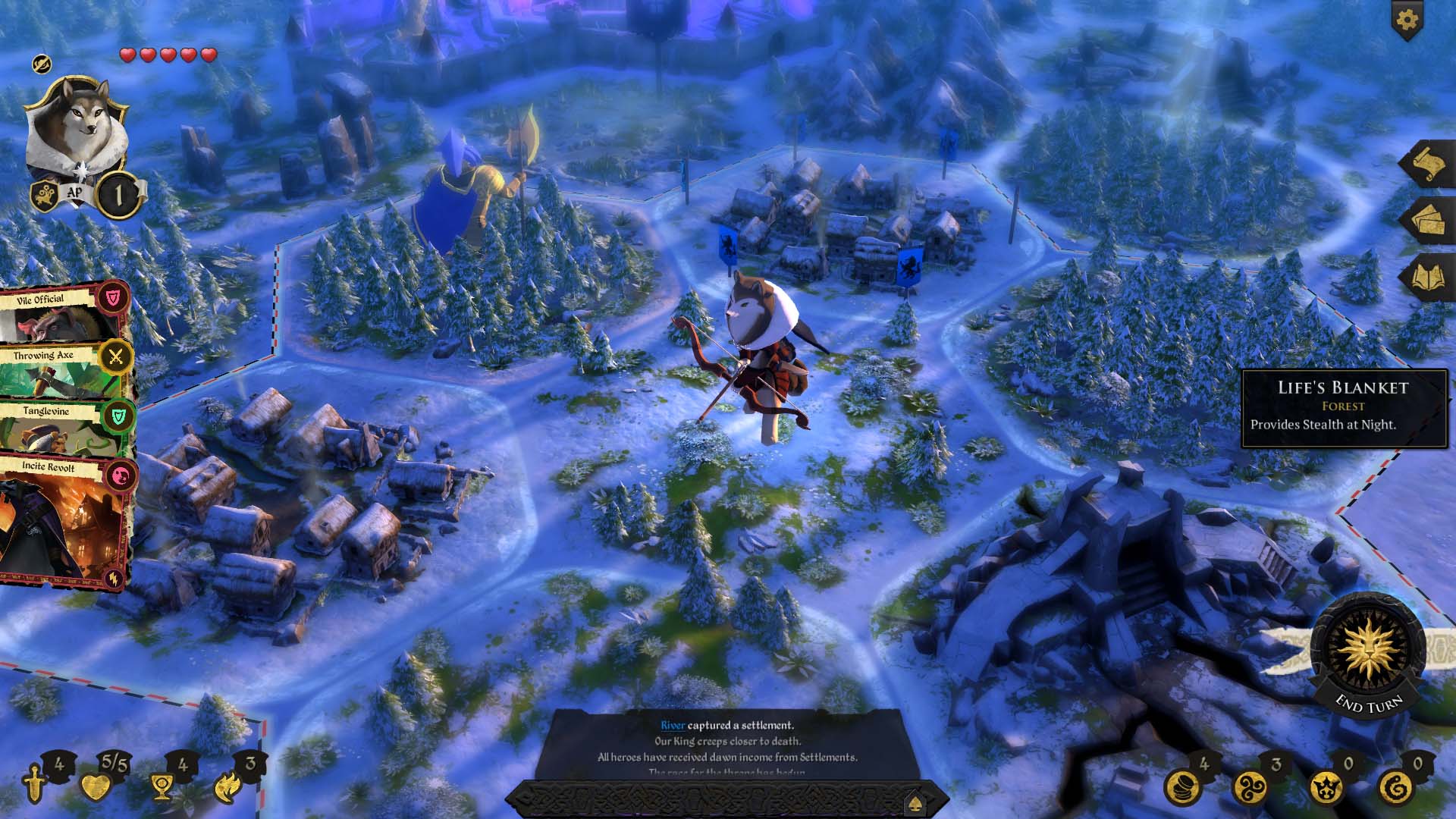Expand the Throwing Axe card
1456x819 pixels.
pyautogui.click(x=53, y=356)
